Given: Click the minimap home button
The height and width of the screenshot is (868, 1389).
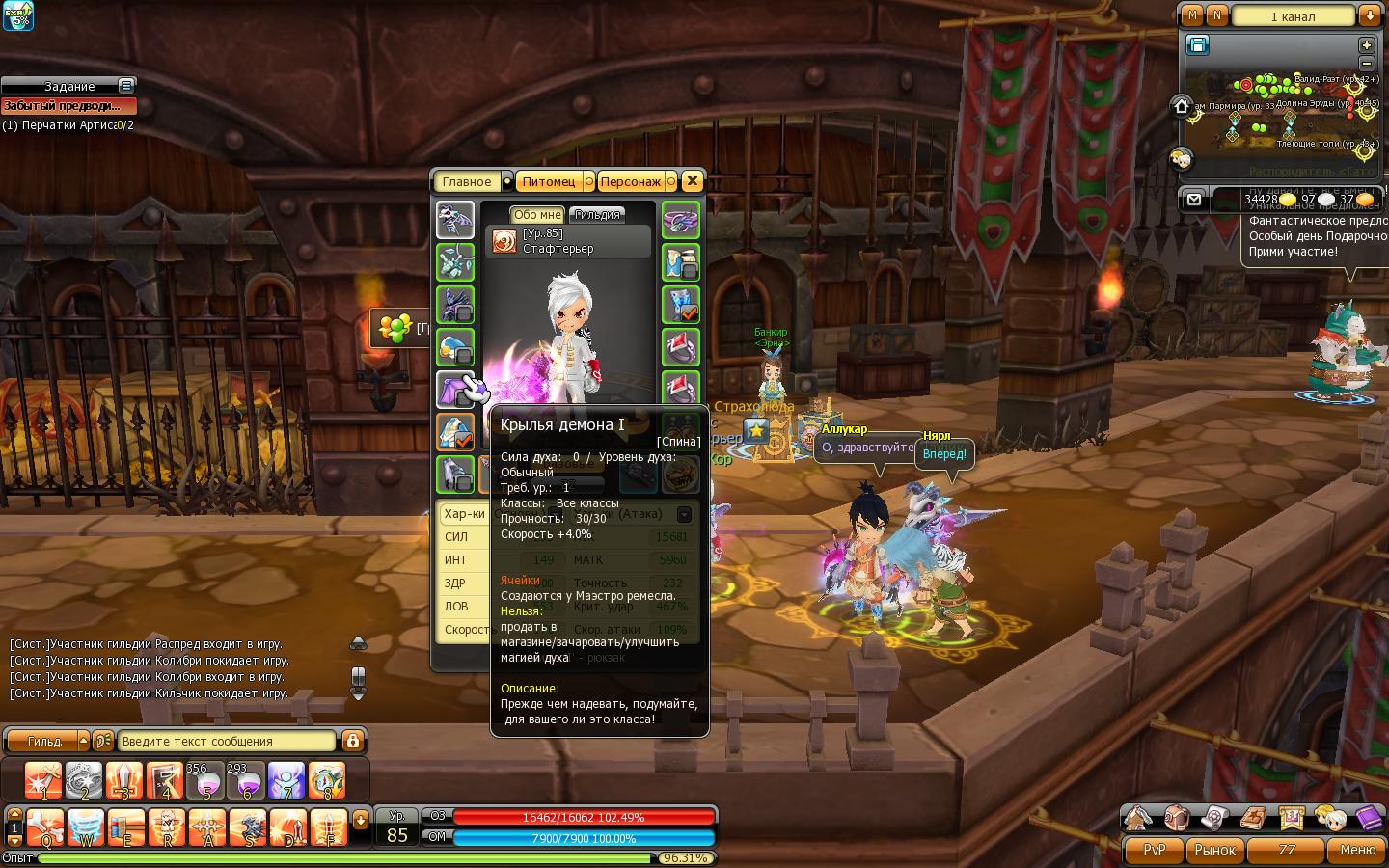Looking at the screenshot, I should pos(1182,106).
